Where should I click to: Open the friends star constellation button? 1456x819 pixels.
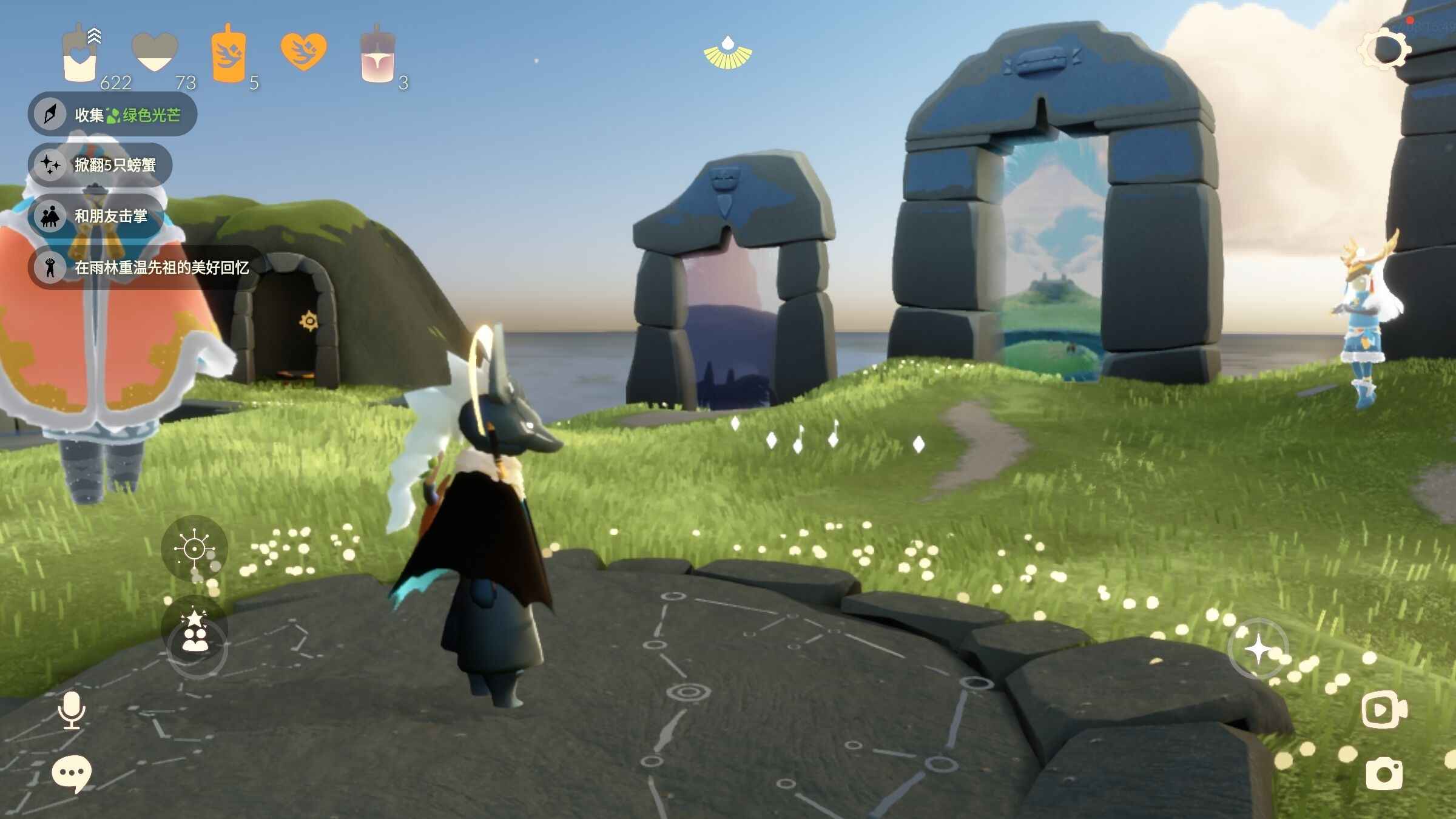click(195, 633)
